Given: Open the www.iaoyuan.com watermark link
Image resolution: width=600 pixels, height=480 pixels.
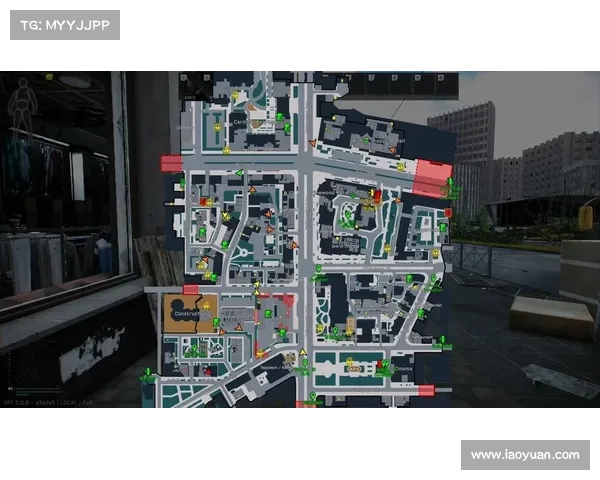Looking at the screenshot, I should pos(524,455).
